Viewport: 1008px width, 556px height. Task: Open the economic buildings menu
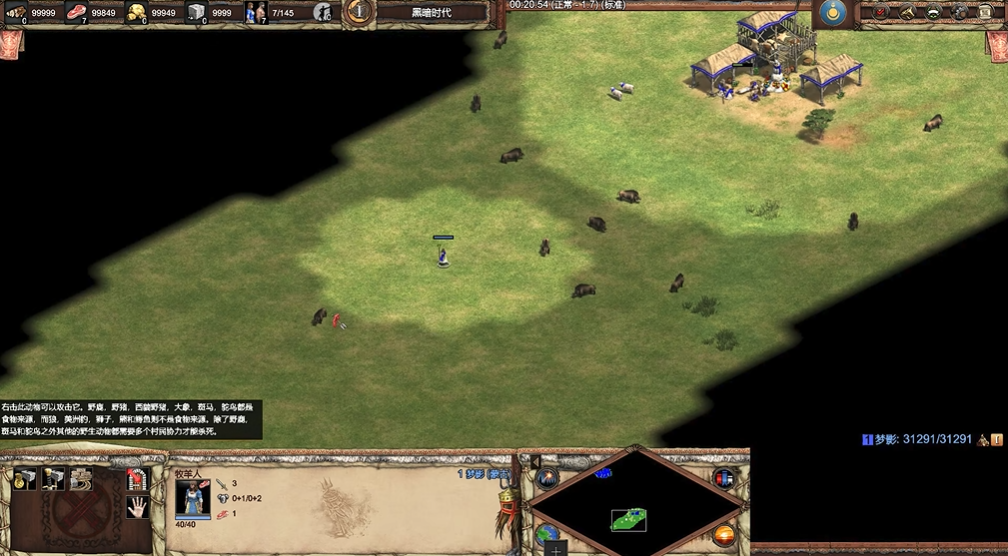click(x=26, y=477)
